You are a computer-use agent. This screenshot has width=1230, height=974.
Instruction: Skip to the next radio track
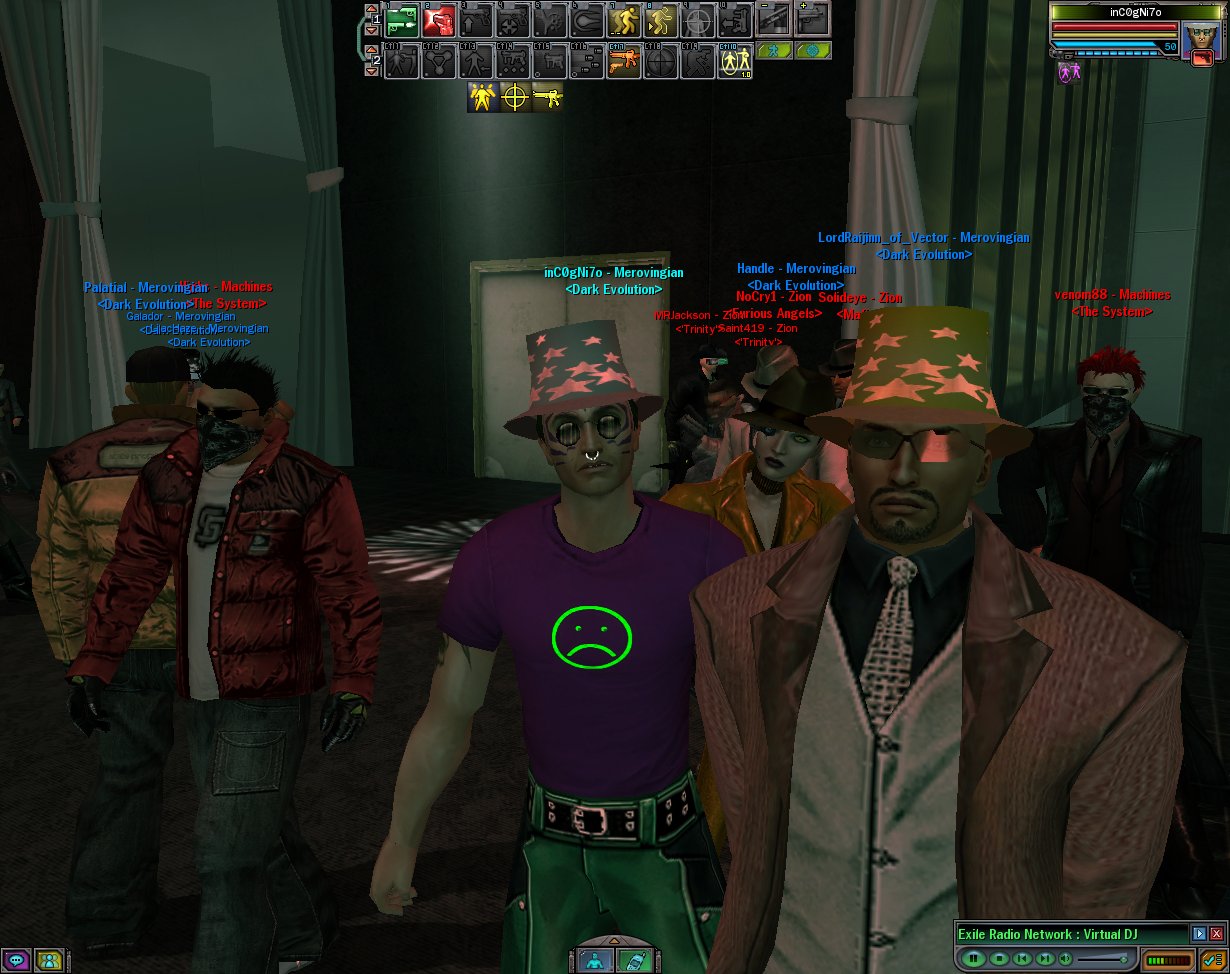coord(1045,959)
